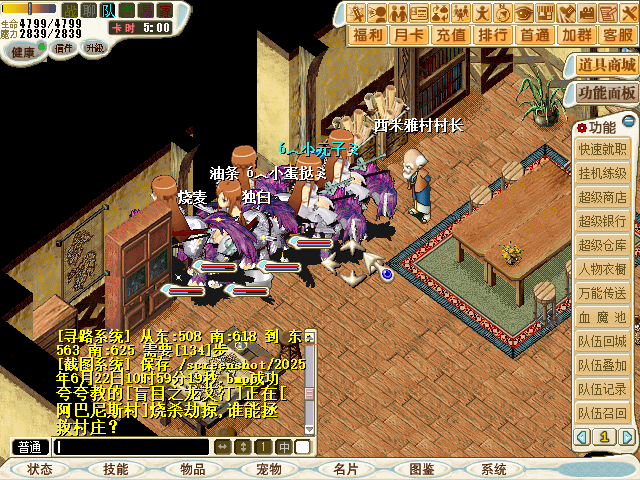Select 队伍召回 team recall option
The height and width of the screenshot is (480, 640).
(603, 413)
